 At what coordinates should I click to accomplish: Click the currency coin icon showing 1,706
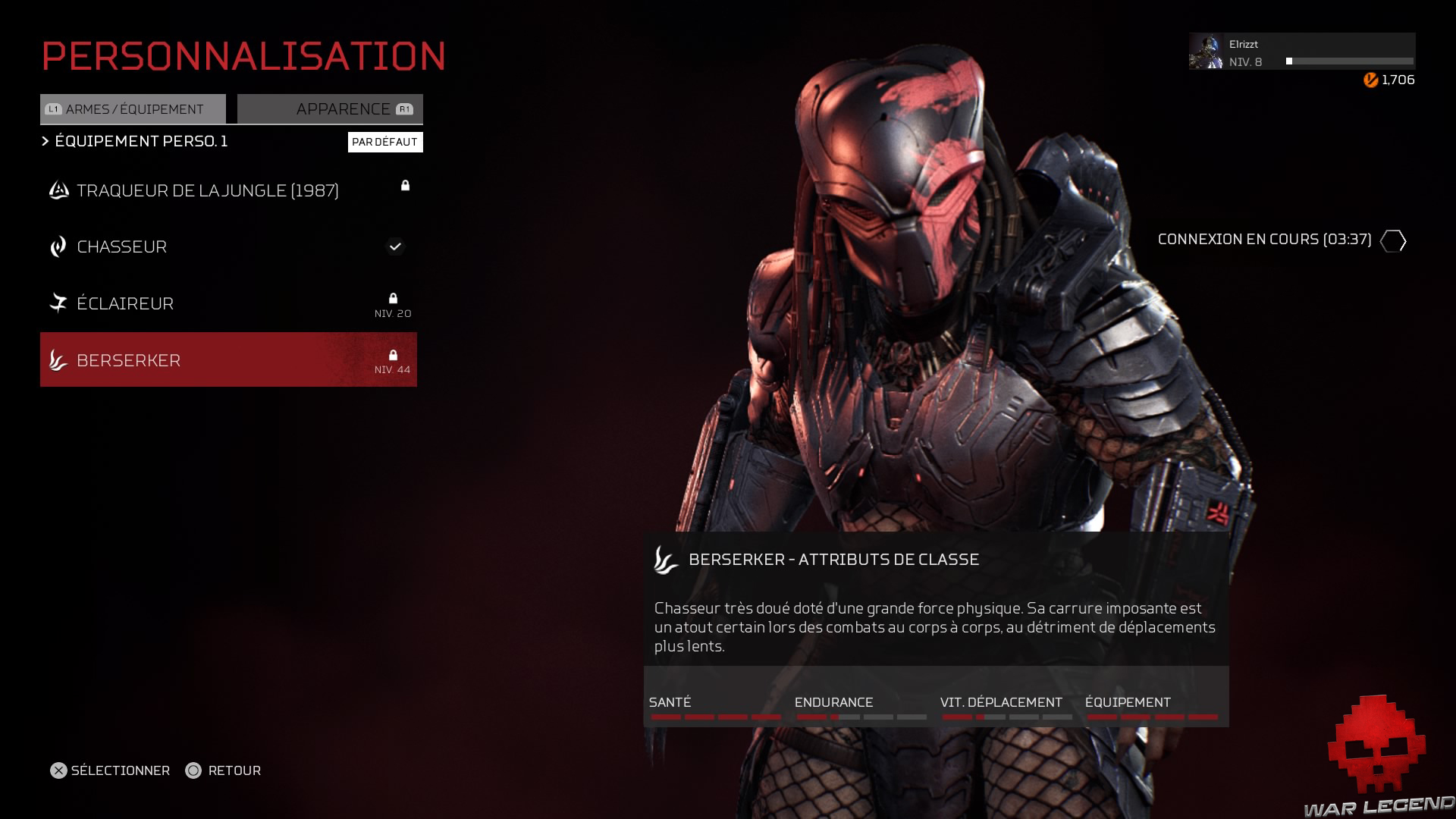click(x=1370, y=78)
